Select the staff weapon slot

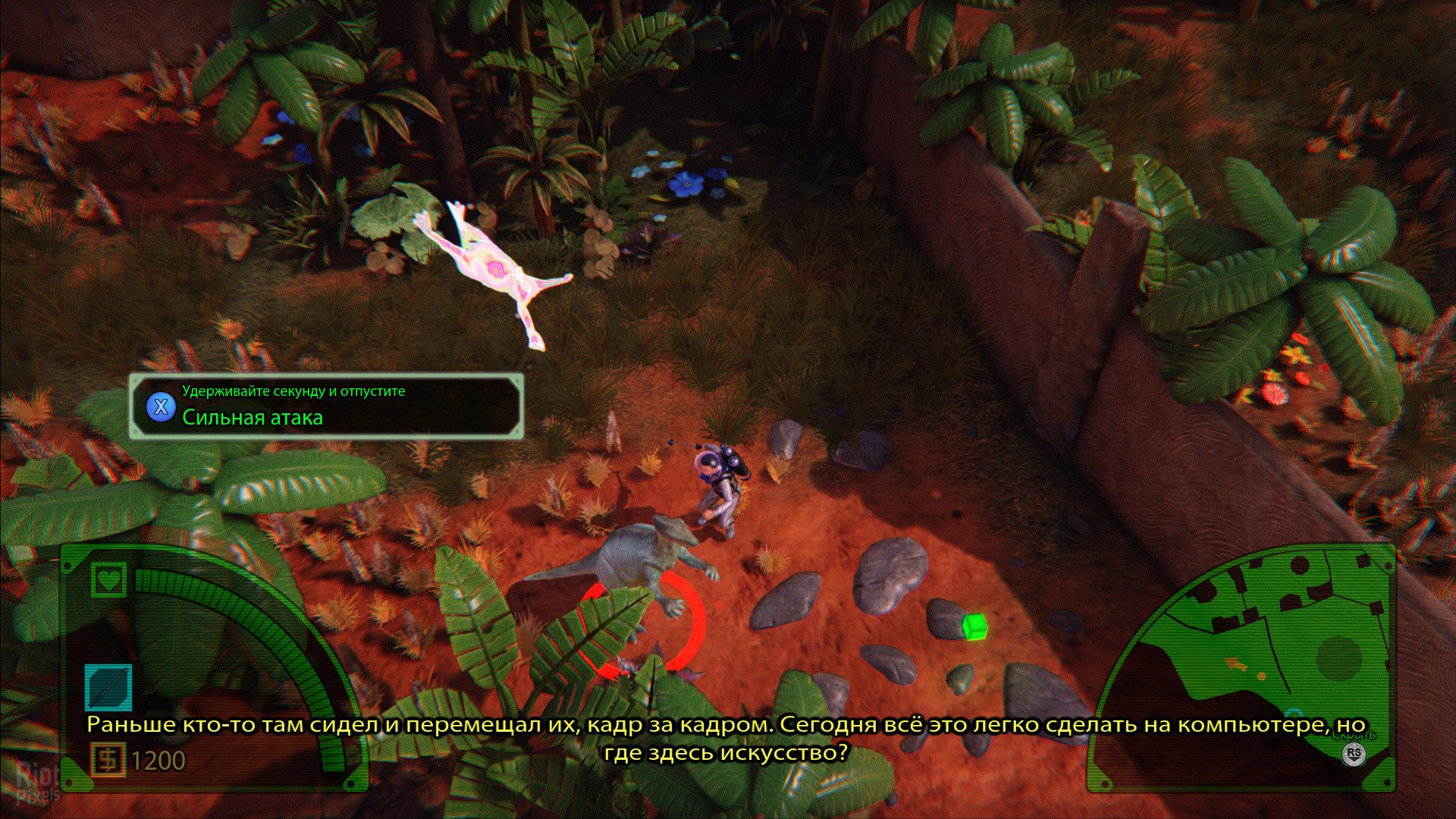(x=108, y=688)
